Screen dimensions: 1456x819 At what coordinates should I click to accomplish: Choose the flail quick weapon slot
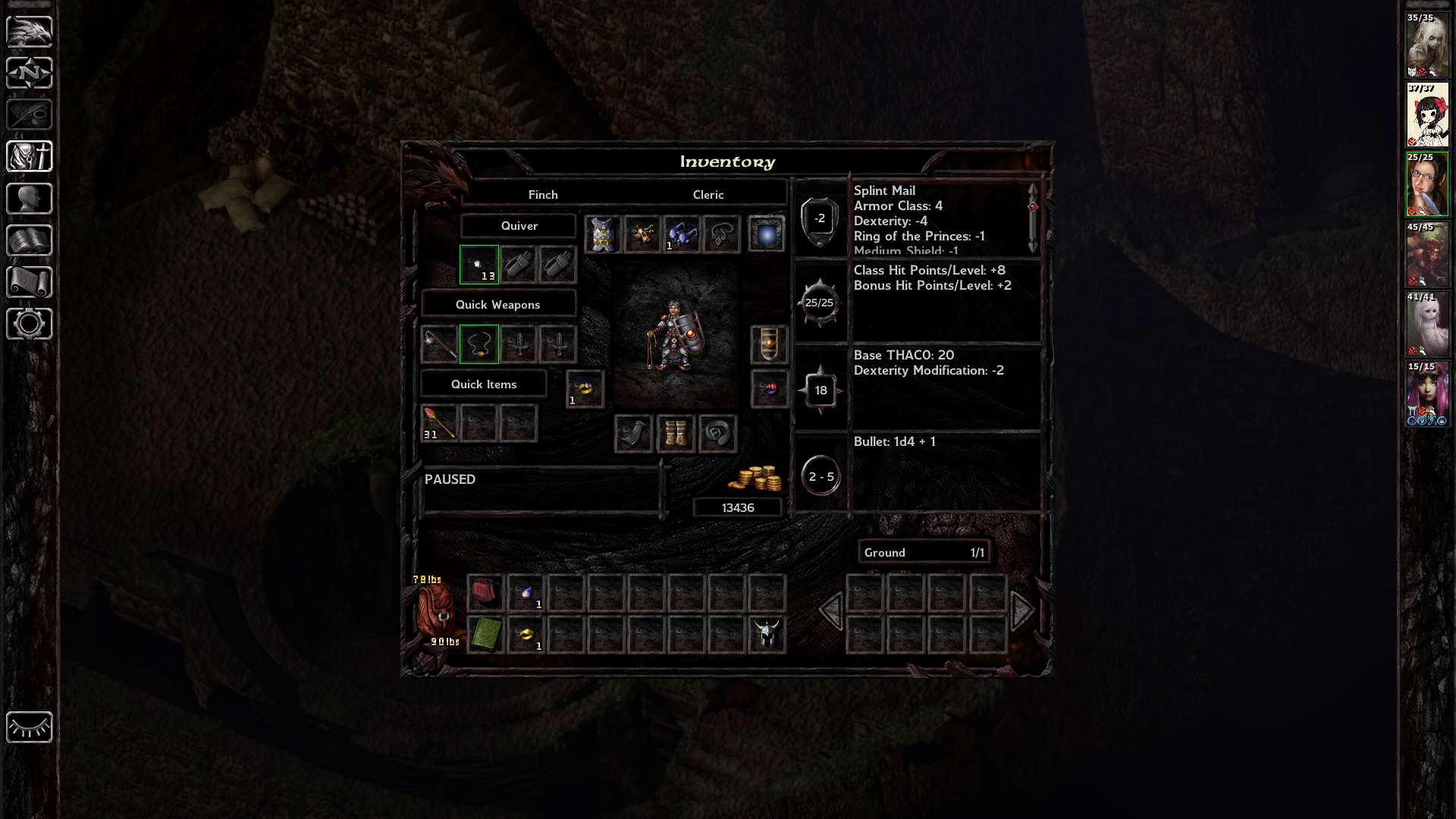tap(440, 344)
